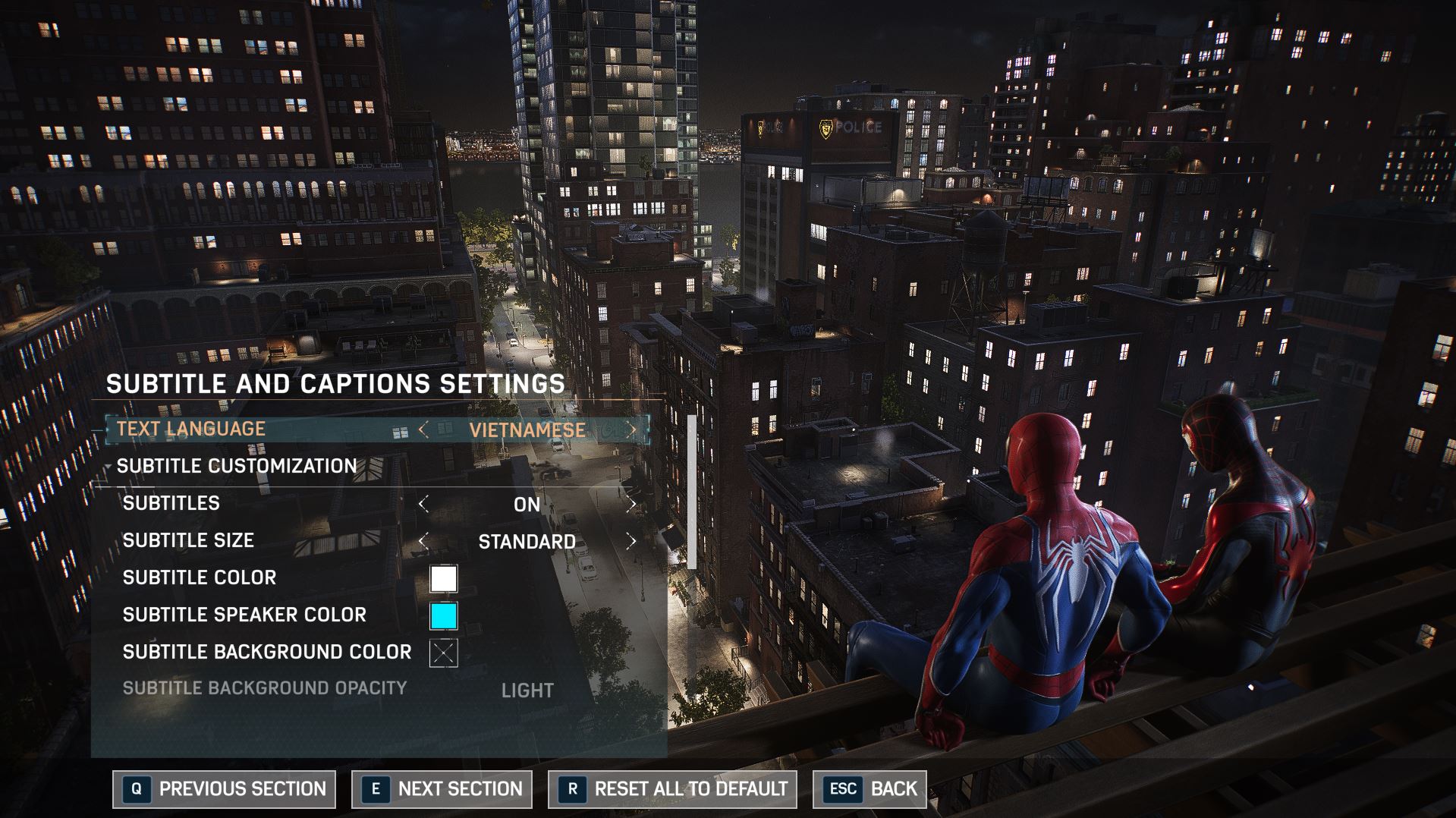Click the Back button
The height and width of the screenshot is (818, 1456).
pos(870,789)
